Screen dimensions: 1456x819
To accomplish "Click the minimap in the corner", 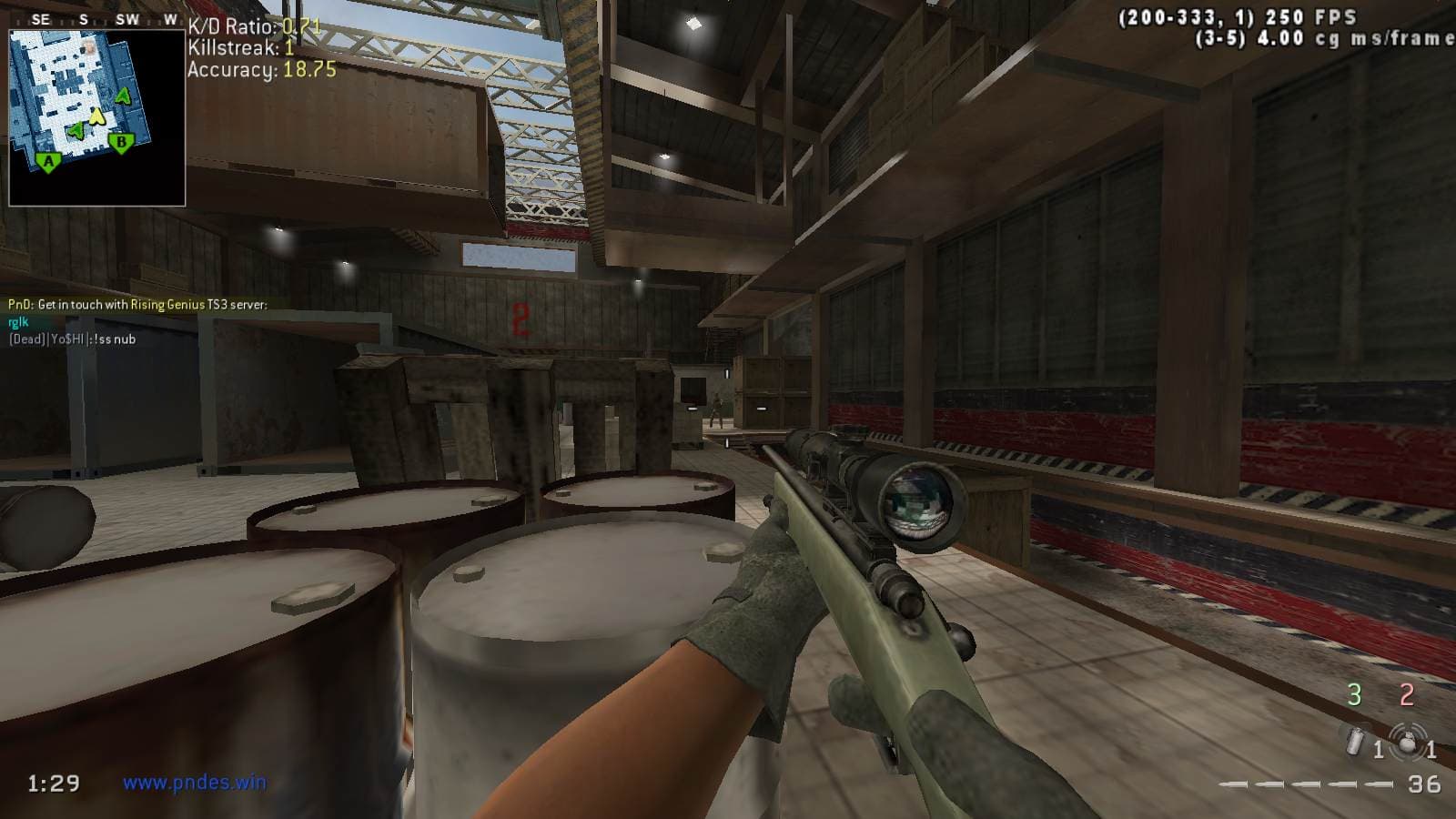I will (97, 116).
